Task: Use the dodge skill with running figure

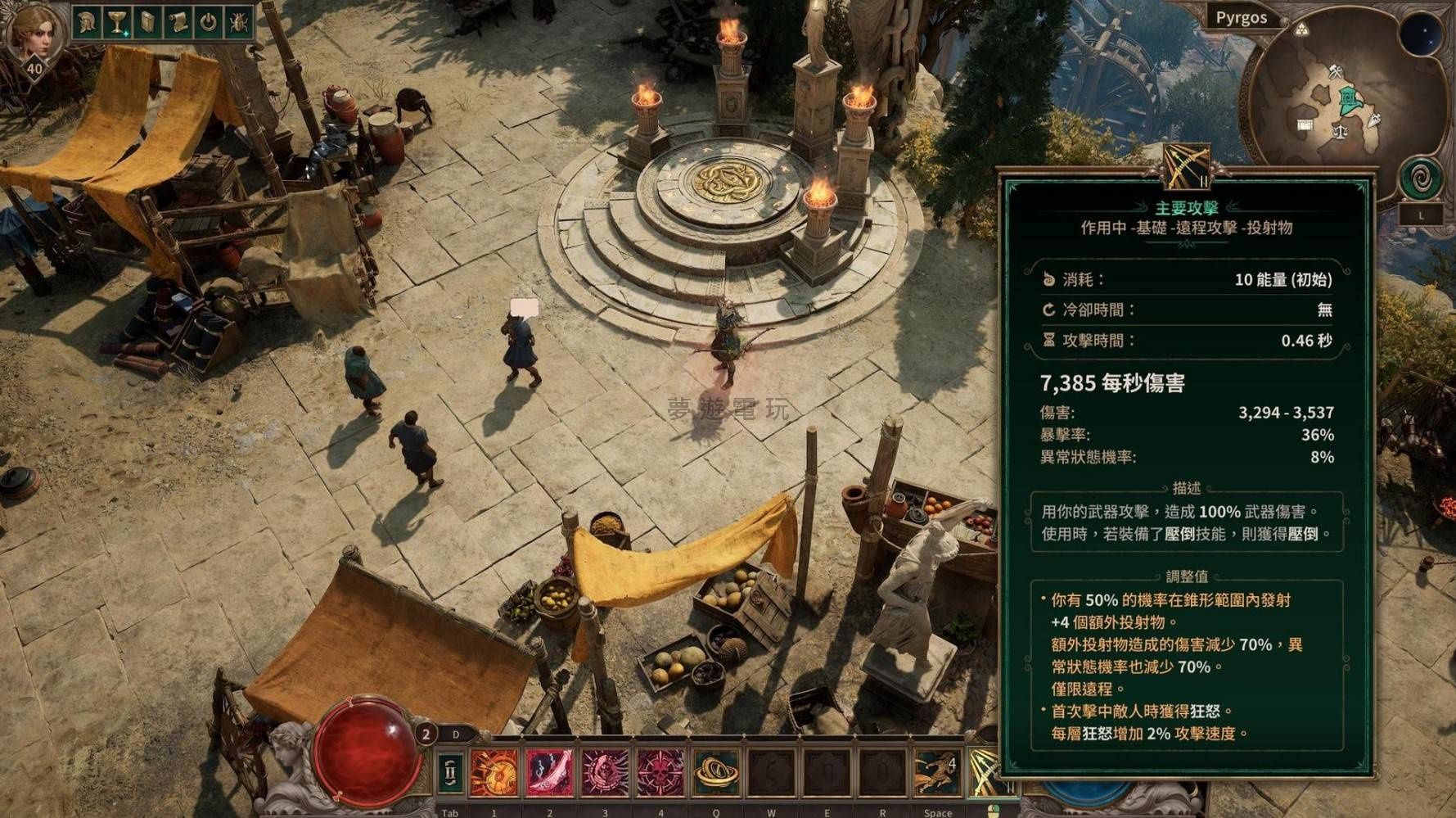Action: (x=937, y=771)
